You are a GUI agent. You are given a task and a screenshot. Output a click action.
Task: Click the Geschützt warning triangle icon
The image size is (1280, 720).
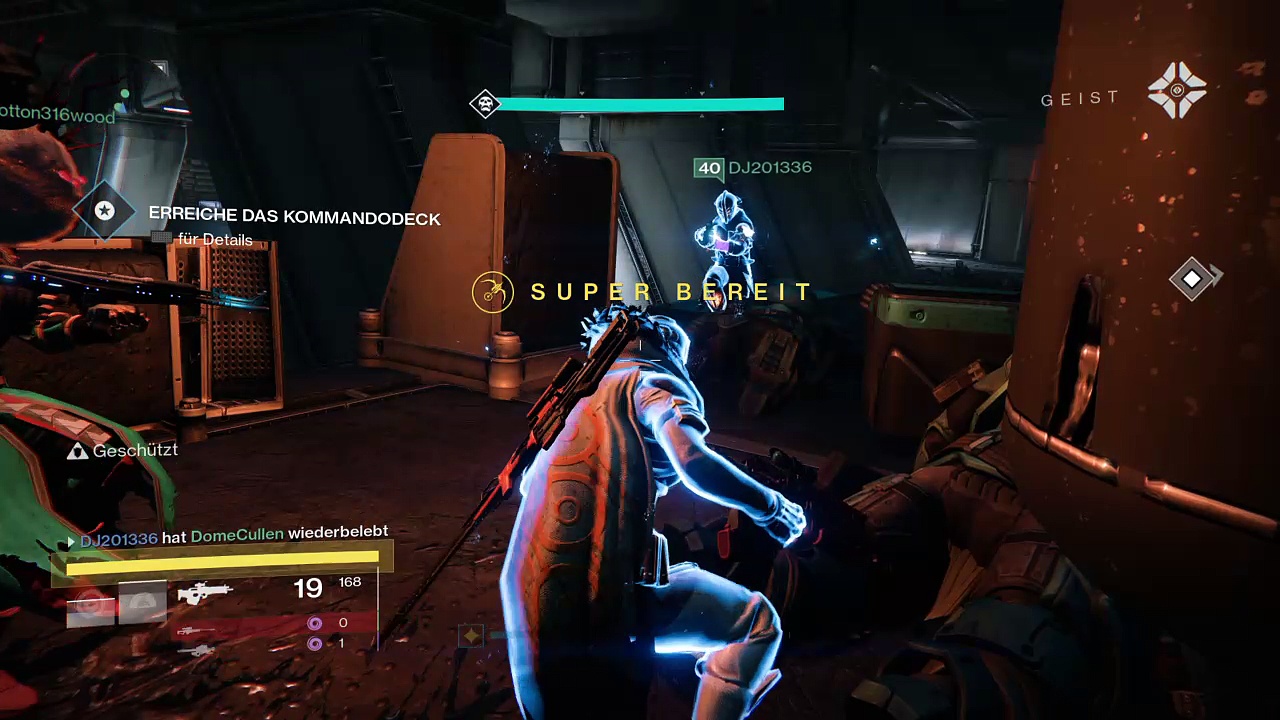pos(77,452)
